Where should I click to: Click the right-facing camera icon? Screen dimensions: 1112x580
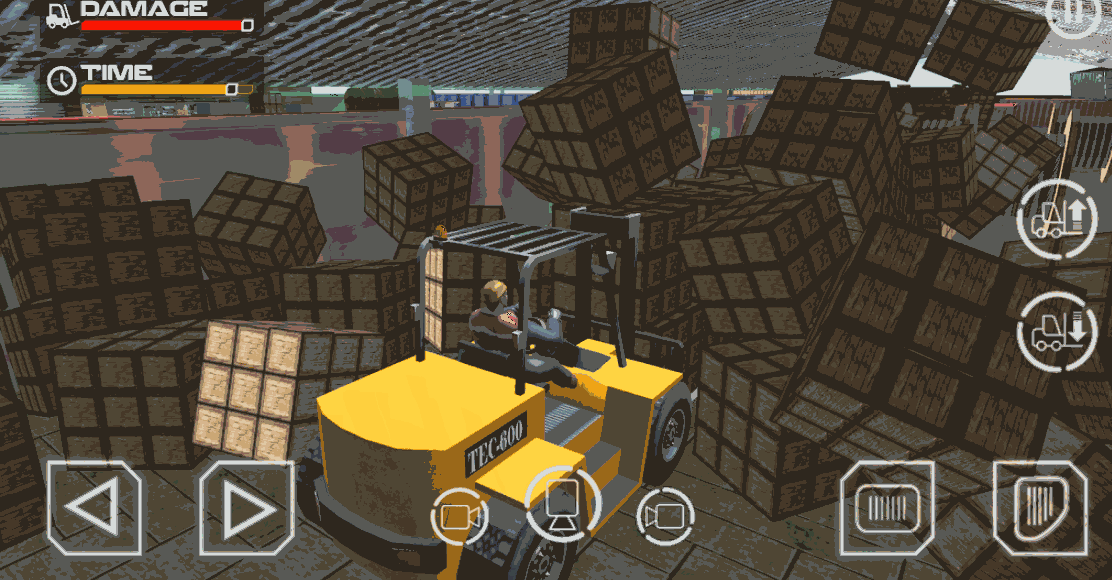[665, 516]
